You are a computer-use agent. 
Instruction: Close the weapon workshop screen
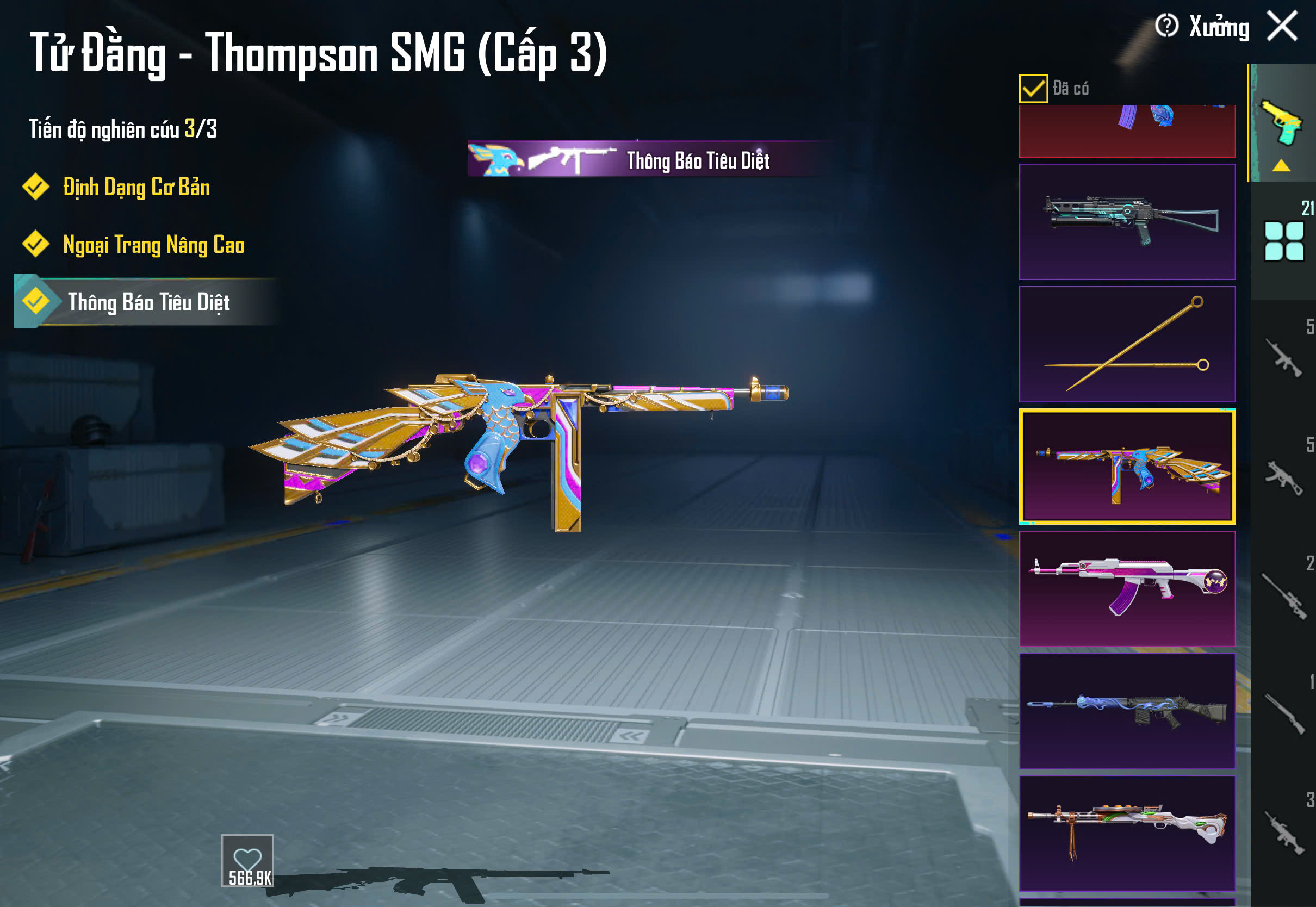click(x=1282, y=26)
